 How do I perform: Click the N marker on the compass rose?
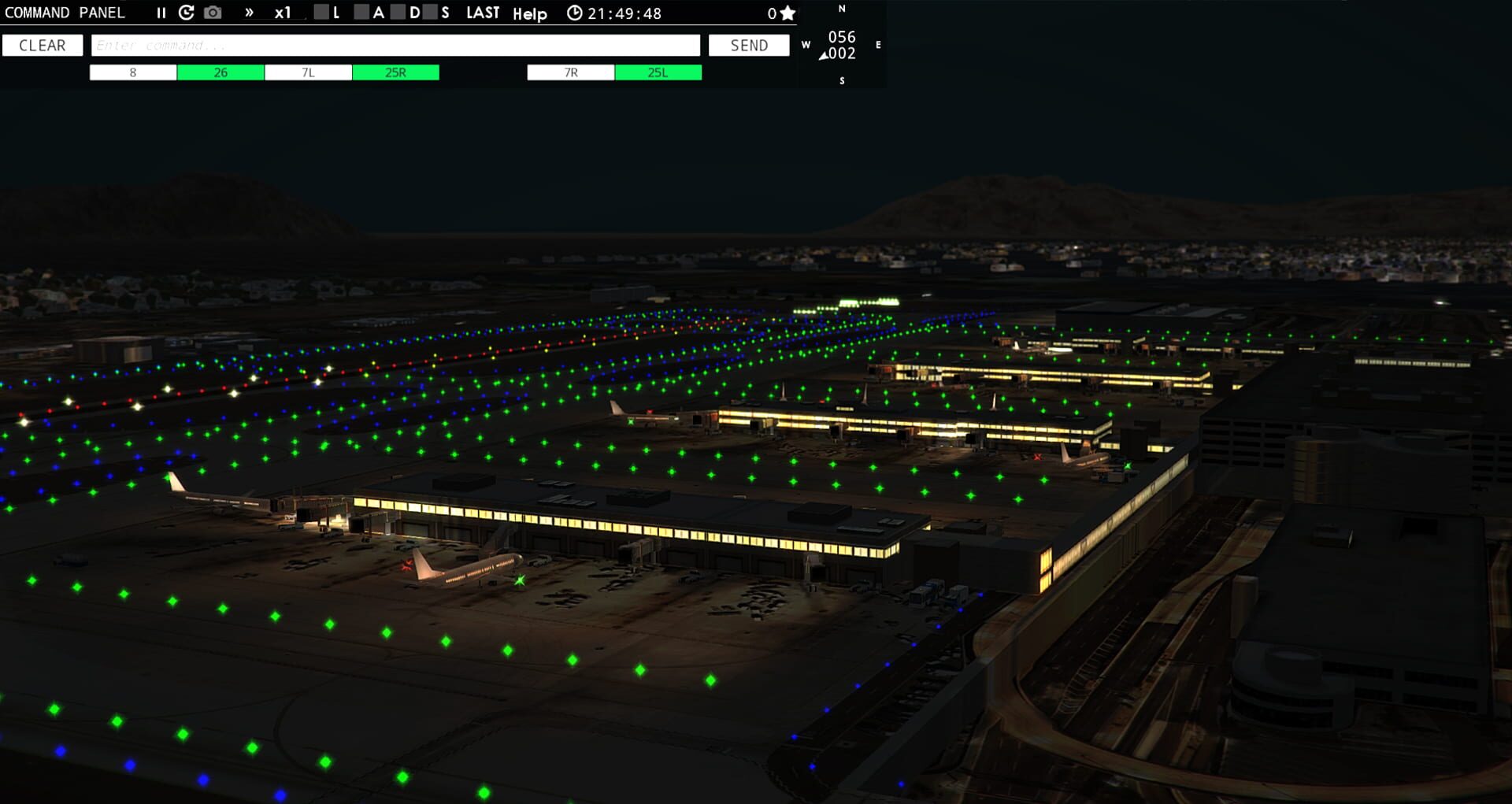tap(843, 9)
